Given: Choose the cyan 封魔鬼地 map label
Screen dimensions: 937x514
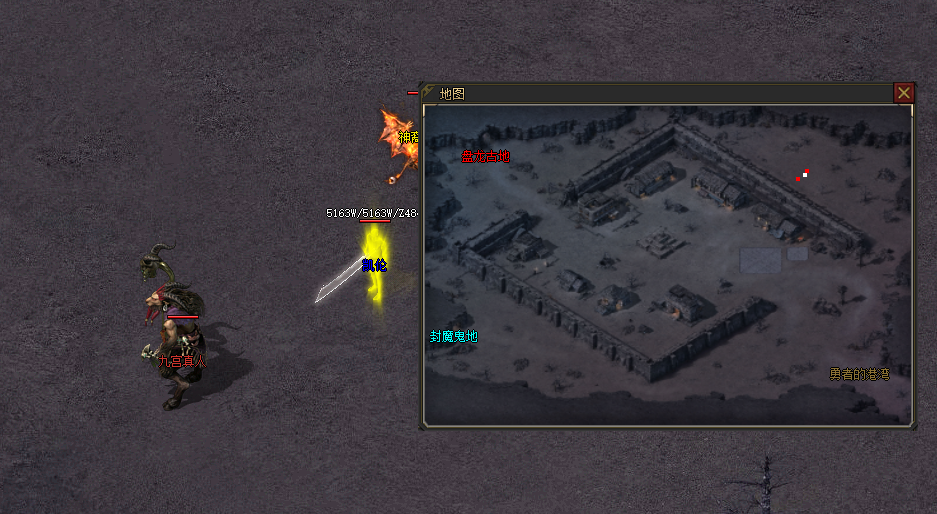Looking at the screenshot, I should coord(454,337).
